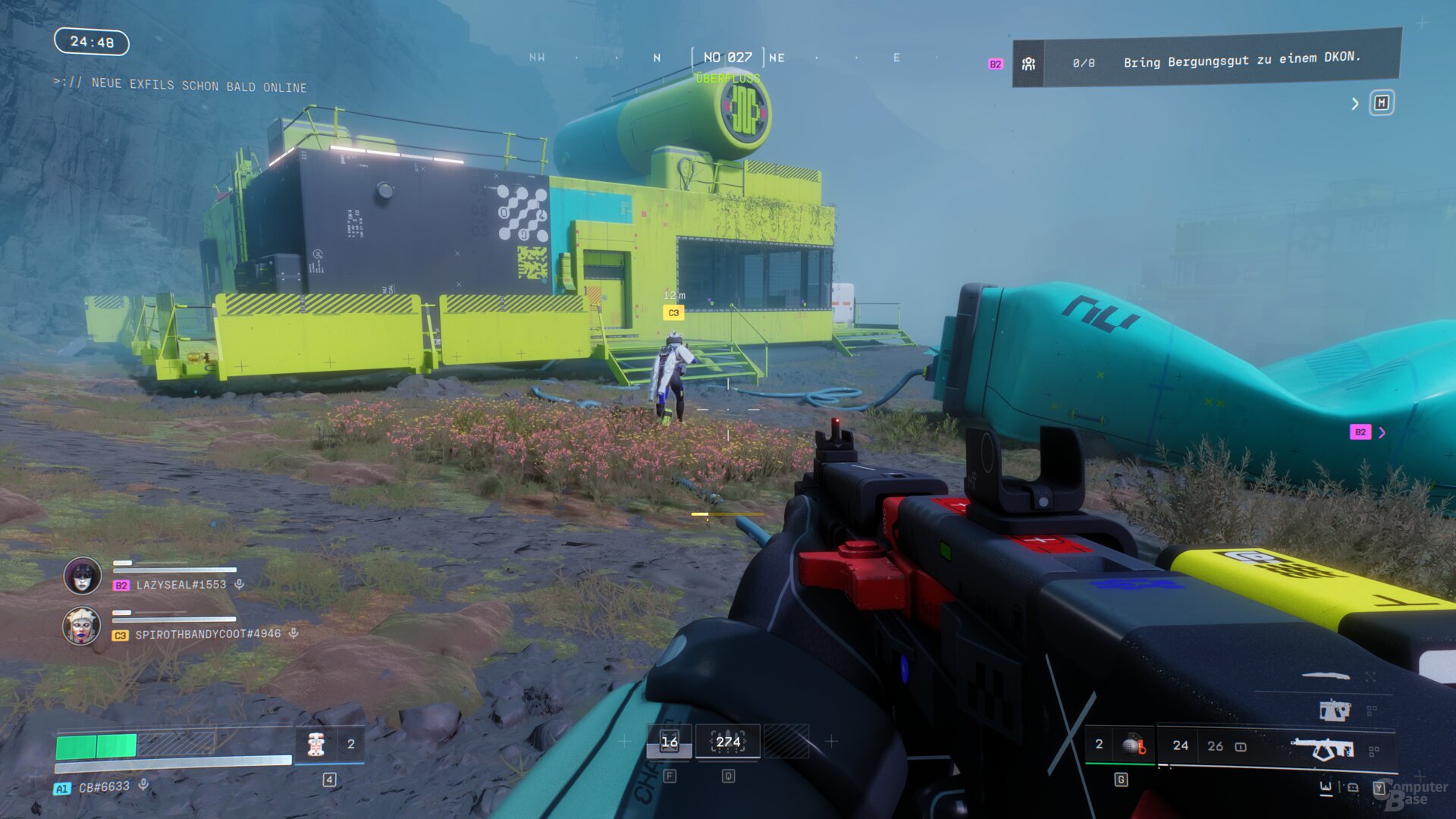Select the equipped submachine gun weapon icon
This screenshot has width=1456, height=819.
(1323, 748)
